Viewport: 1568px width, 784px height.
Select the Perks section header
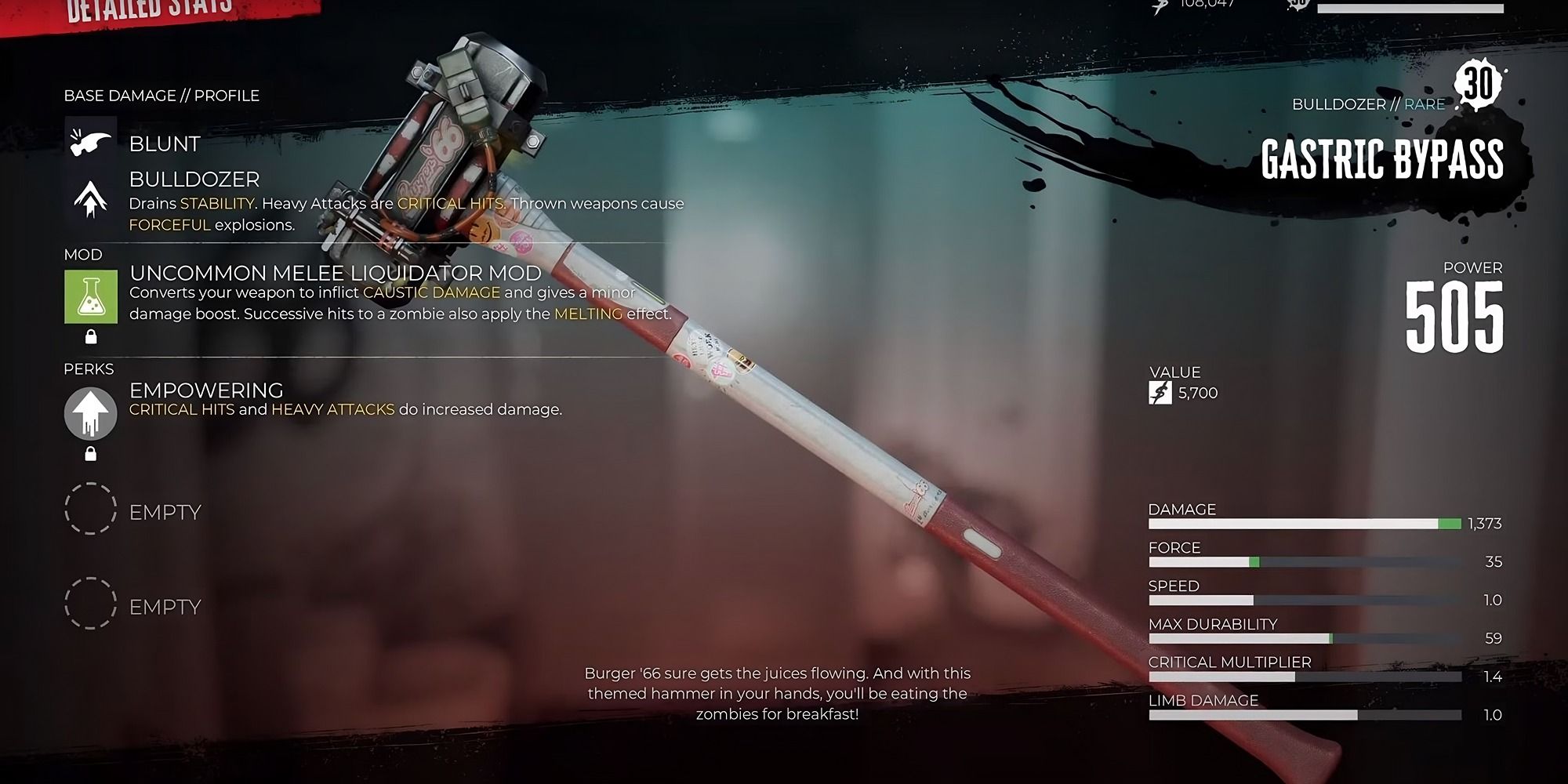89,368
